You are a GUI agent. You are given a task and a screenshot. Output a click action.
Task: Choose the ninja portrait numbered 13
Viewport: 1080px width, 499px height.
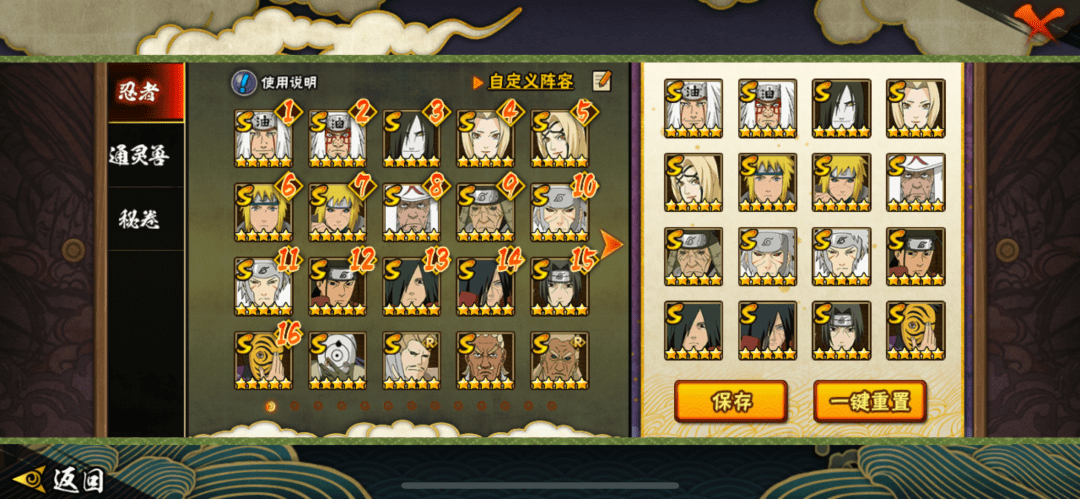411,287
